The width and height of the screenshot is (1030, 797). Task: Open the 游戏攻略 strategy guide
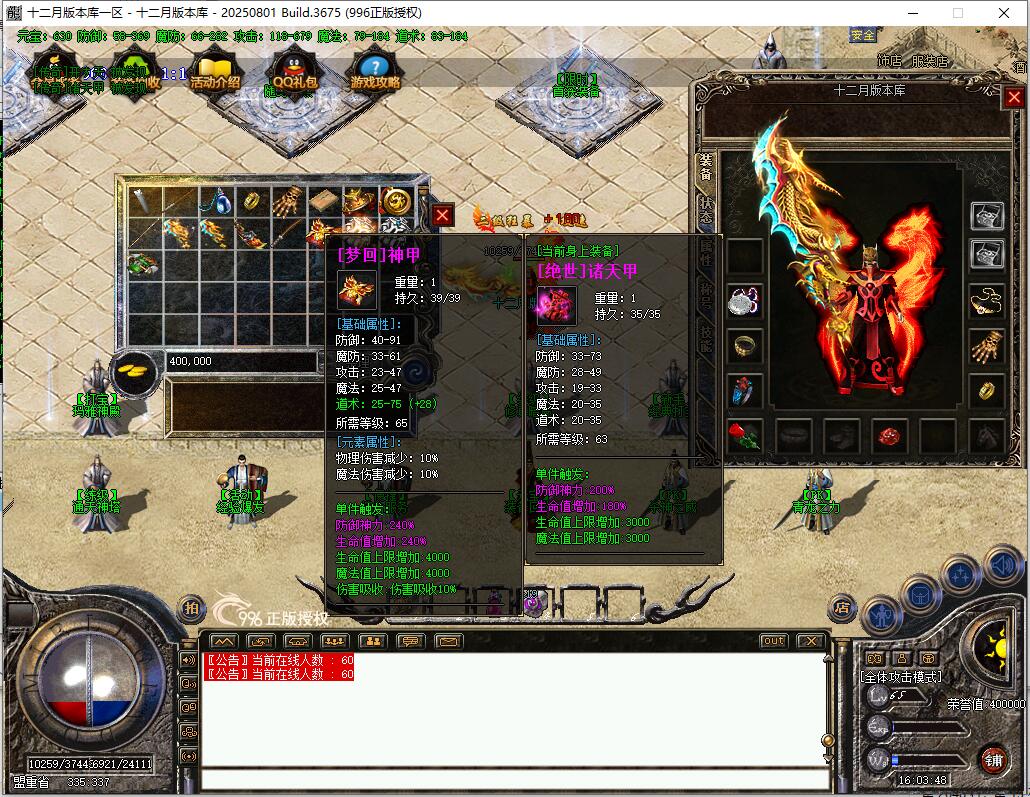pyautogui.click(x=375, y=74)
